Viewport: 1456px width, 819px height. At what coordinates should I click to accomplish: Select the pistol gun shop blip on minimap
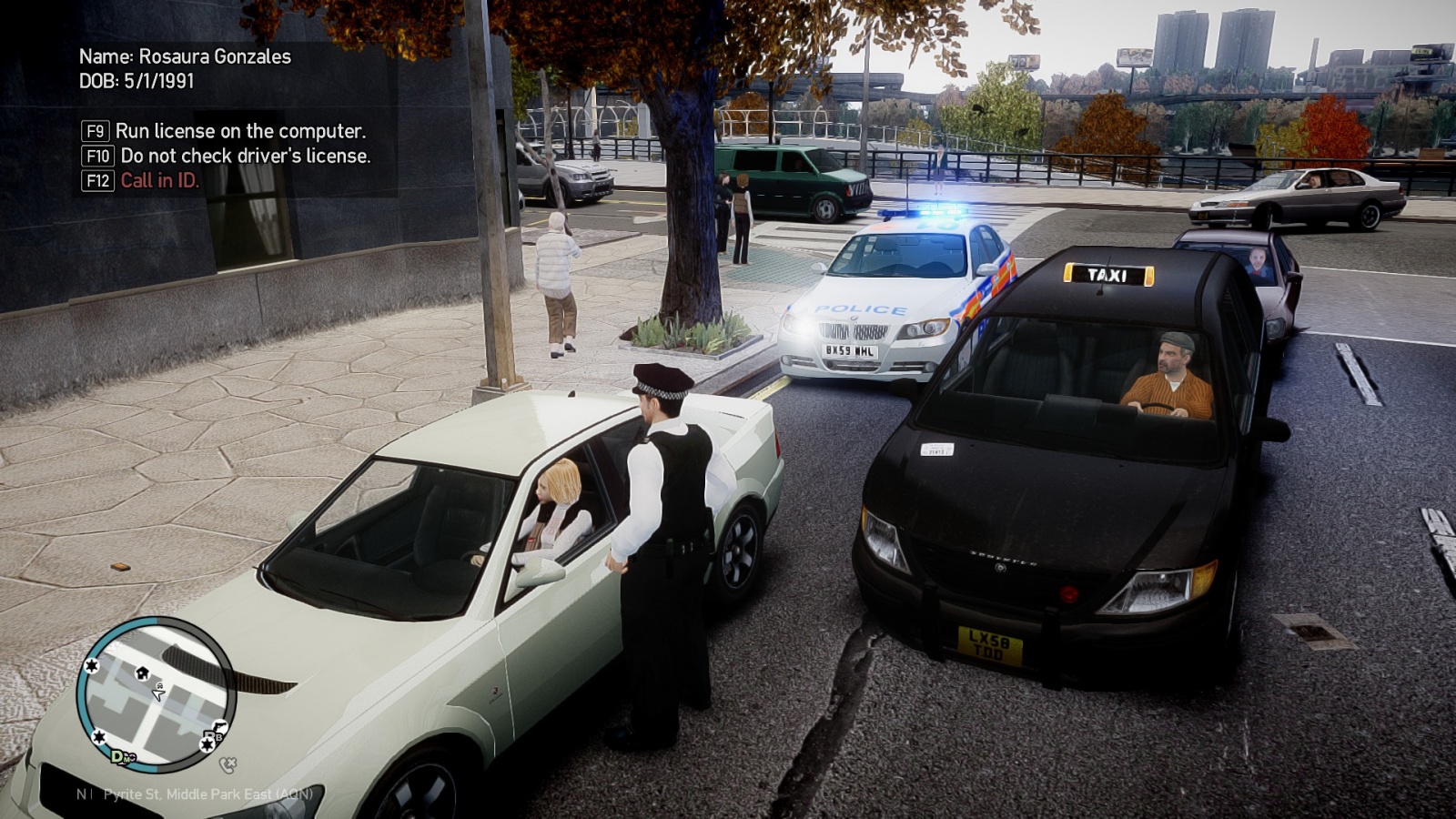click(217, 728)
